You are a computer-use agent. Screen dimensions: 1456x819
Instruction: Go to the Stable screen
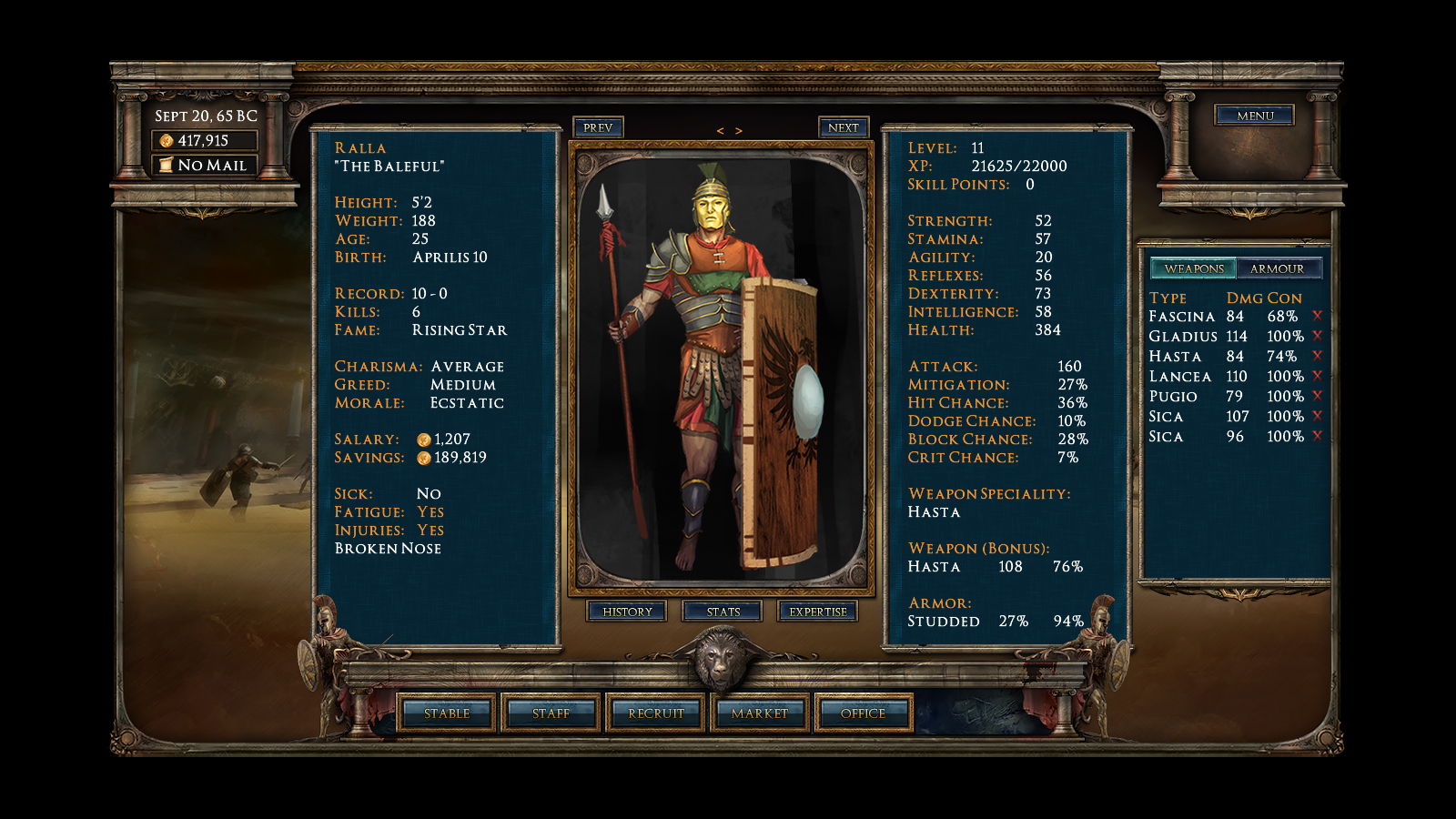click(x=447, y=713)
